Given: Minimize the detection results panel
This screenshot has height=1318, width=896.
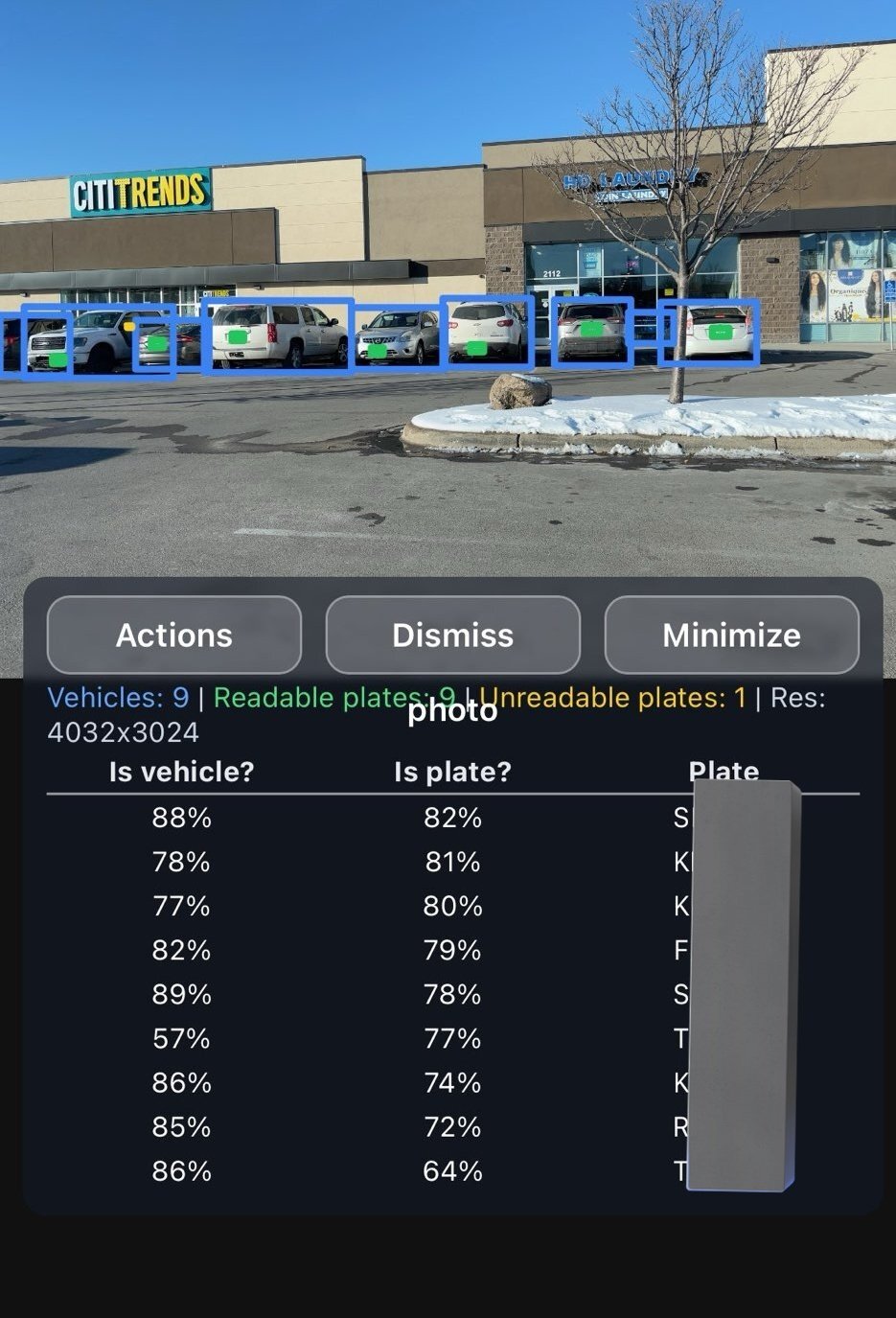Looking at the screenshot, I should (x=731, y=635).
